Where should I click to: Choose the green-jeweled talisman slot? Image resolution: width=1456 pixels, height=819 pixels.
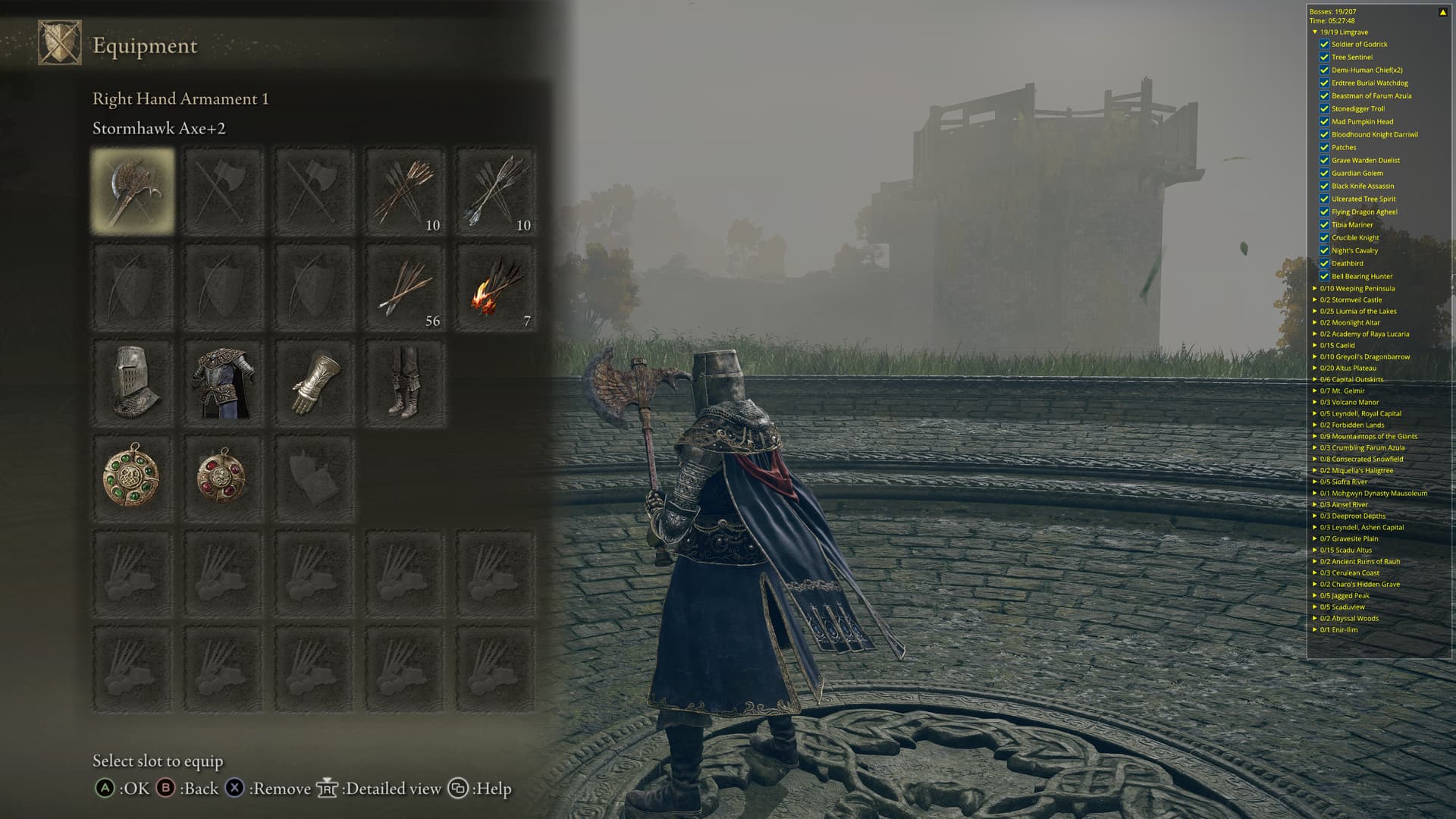(x=133, y=479)
